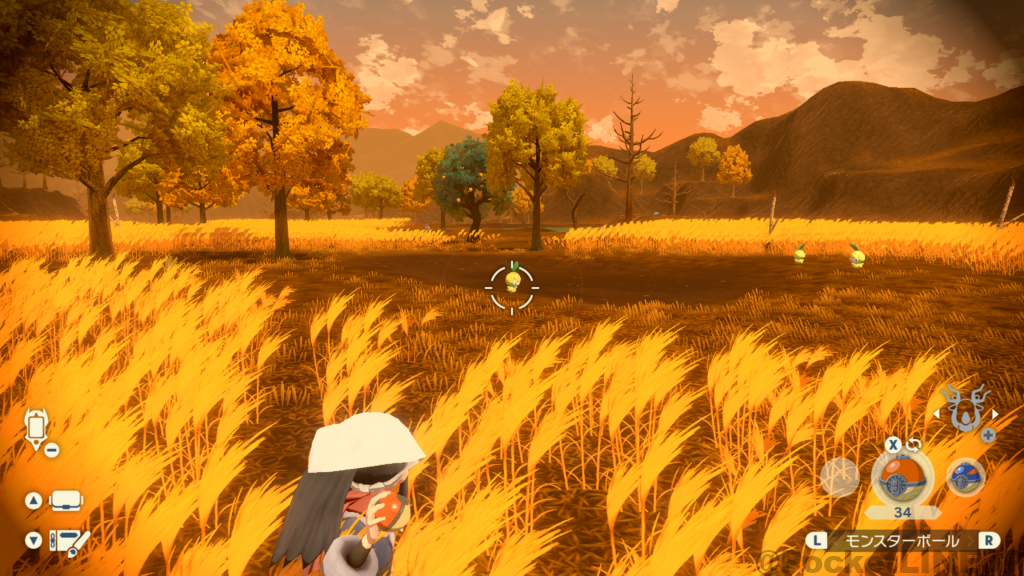Open the crafting kit icon
The height and width of the screenshot is (576, 1024).
click(70, 540)
